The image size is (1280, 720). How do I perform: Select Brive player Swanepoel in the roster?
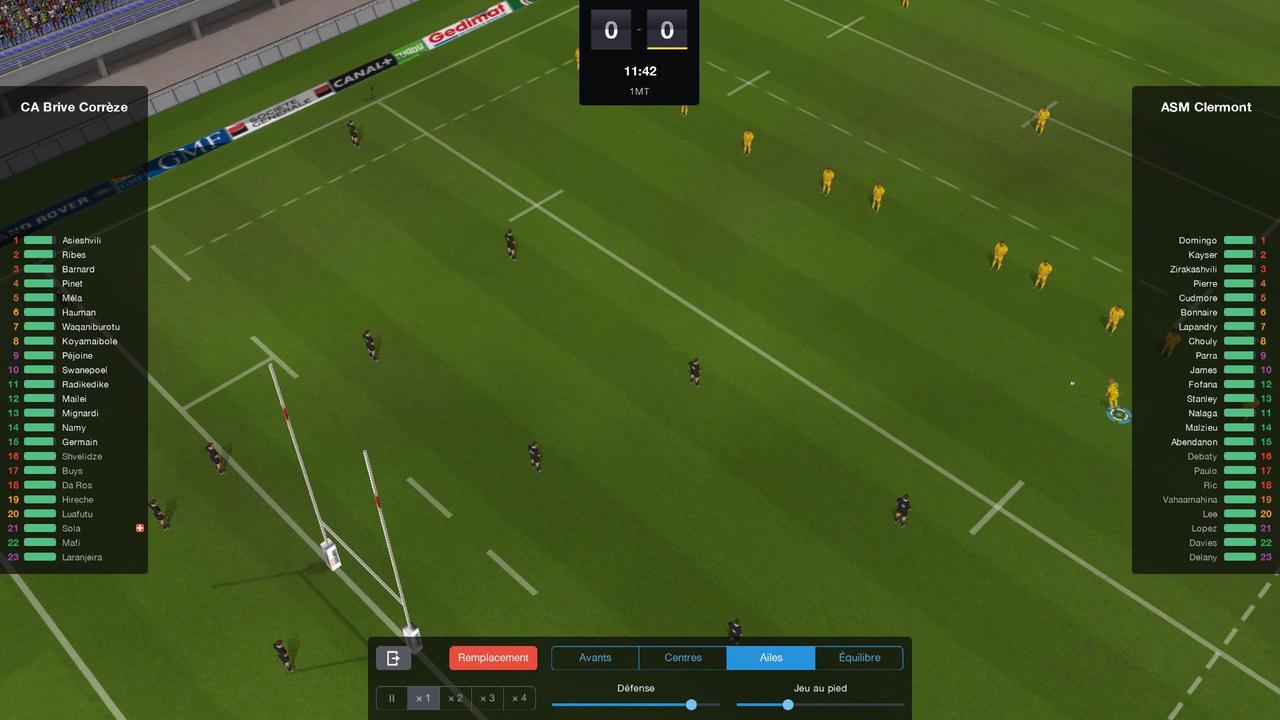click(84, 370)
